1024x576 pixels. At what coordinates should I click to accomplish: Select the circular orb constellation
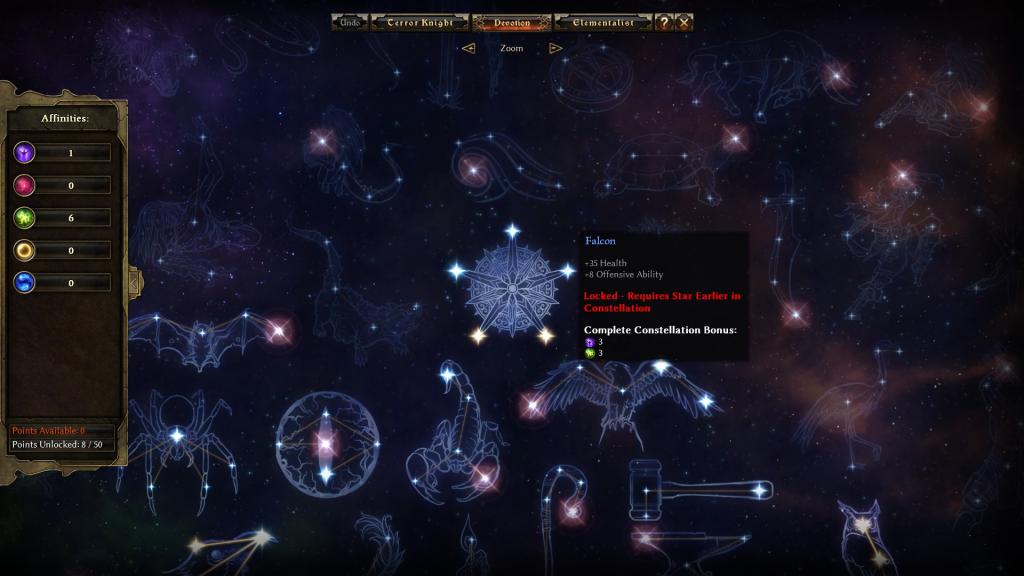324,444
